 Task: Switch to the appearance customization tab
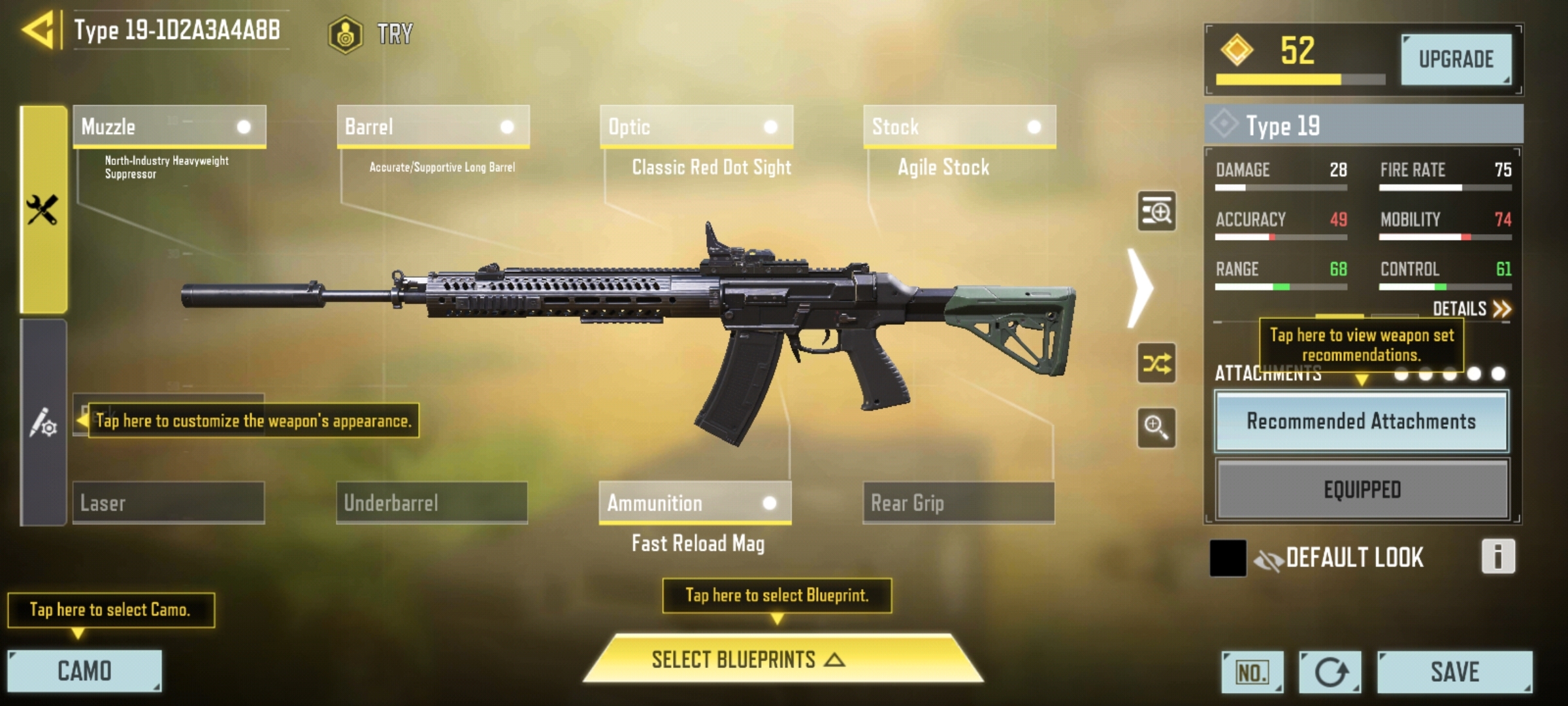click(x=43, y=422)
